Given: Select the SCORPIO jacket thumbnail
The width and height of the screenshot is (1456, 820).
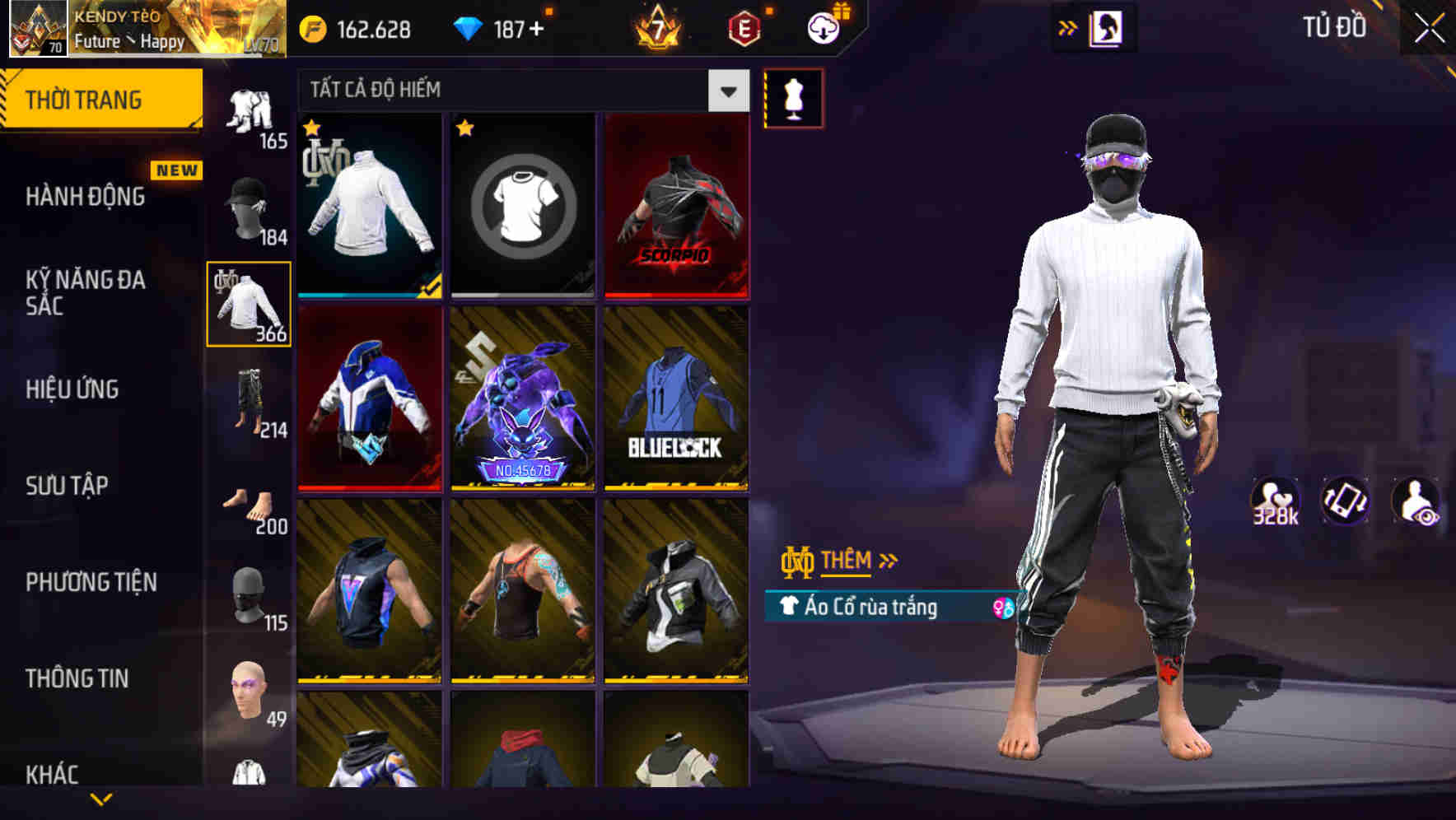Looking at the screenshot, I should pos(677,206).
